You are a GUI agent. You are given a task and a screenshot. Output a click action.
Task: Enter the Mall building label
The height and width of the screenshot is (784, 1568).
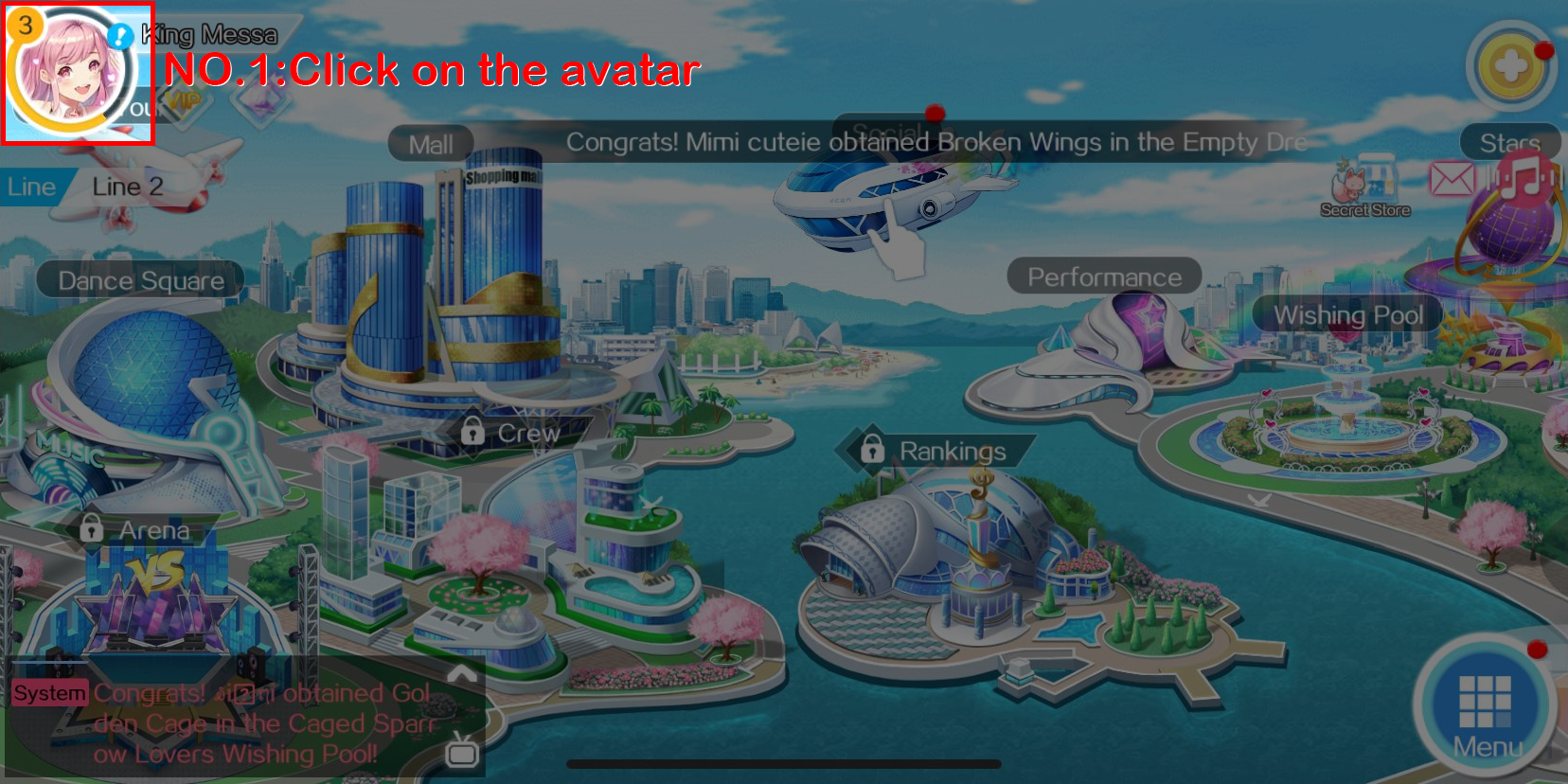[431, 145]
